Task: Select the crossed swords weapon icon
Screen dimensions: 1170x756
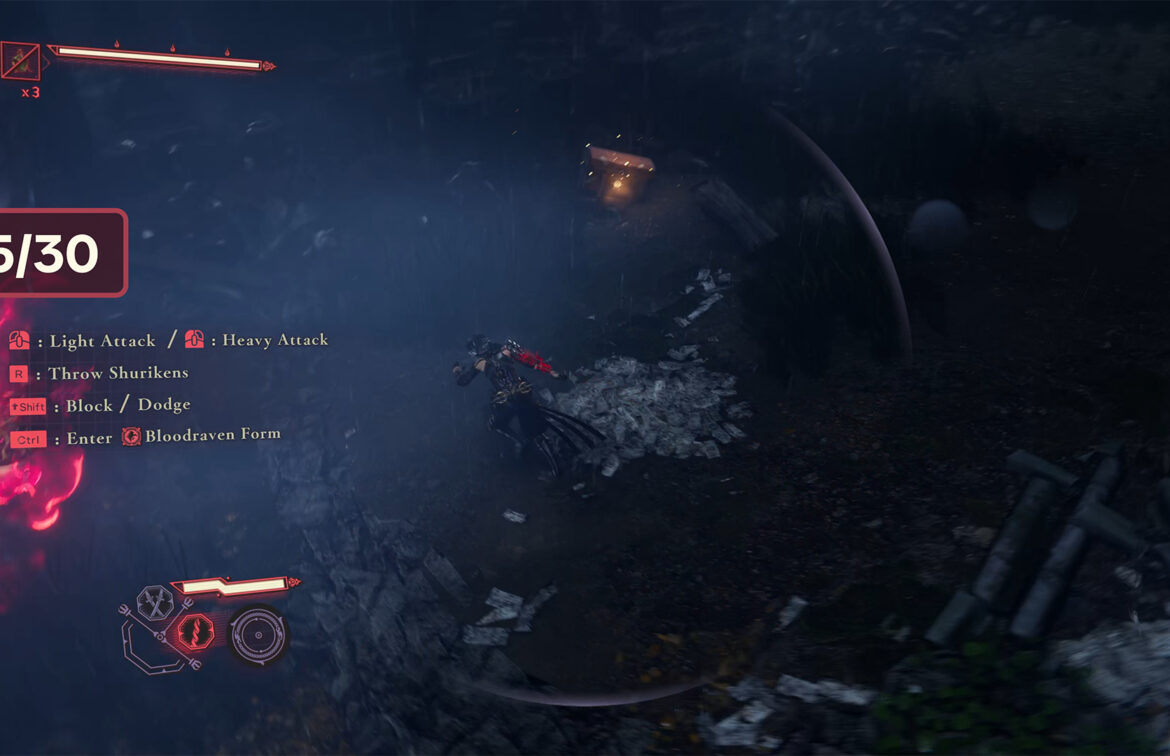Action: coord(155,602)
